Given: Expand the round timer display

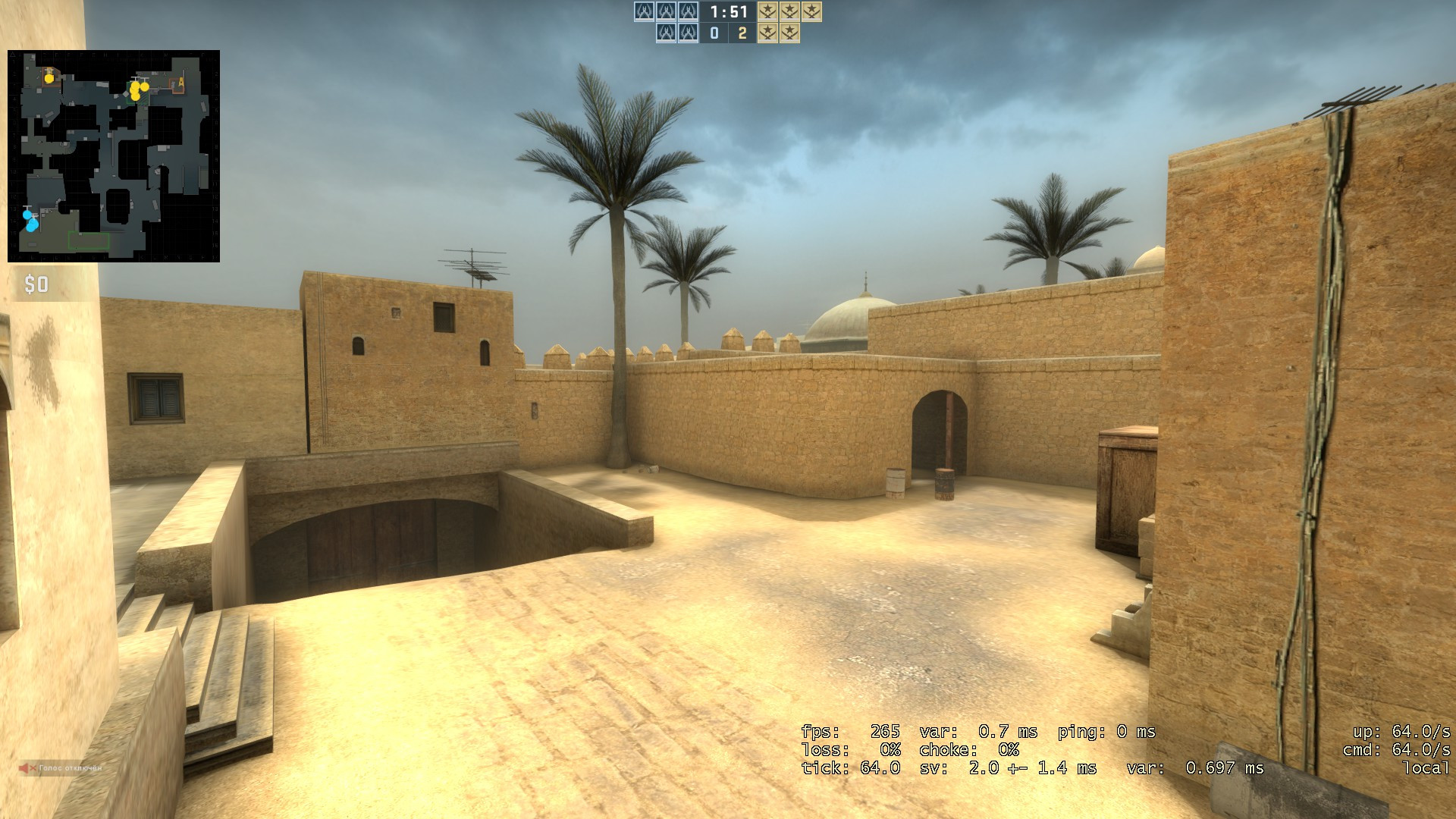Looking at the screenshot, I should (728, 12).
